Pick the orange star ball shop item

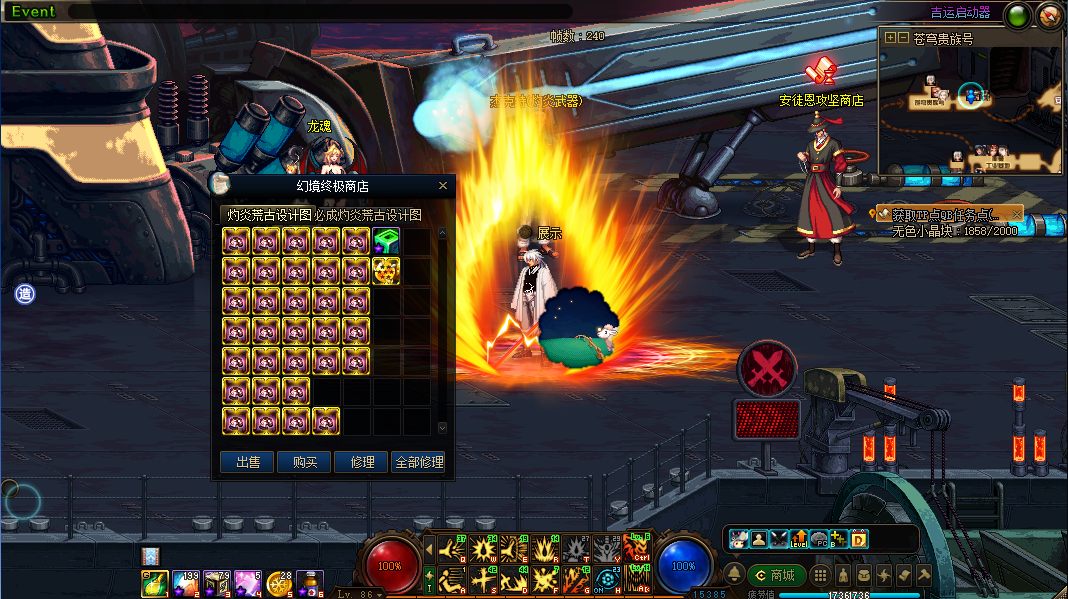coord(386,271)
